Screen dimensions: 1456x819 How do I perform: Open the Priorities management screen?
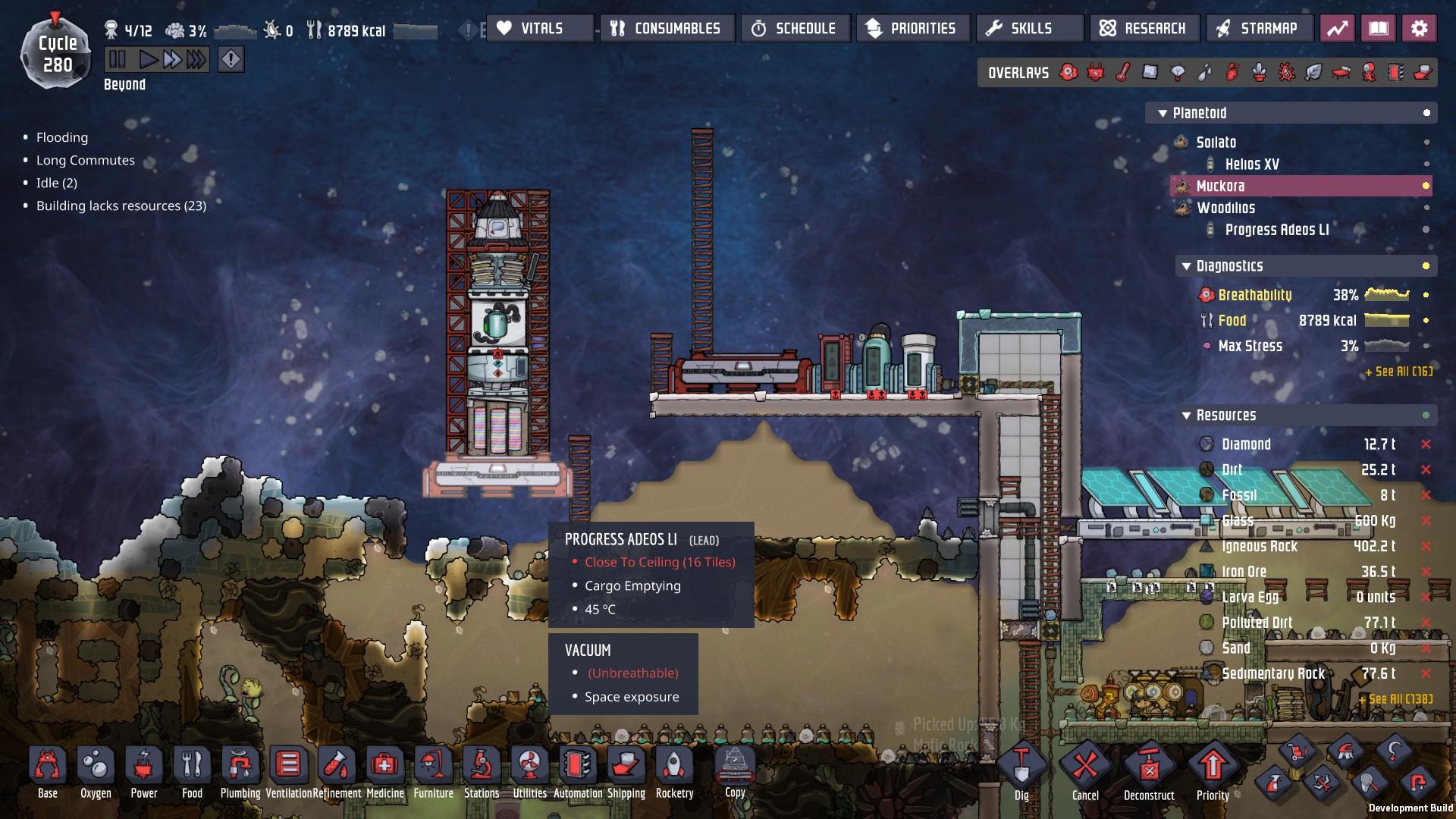click(913, 29)
